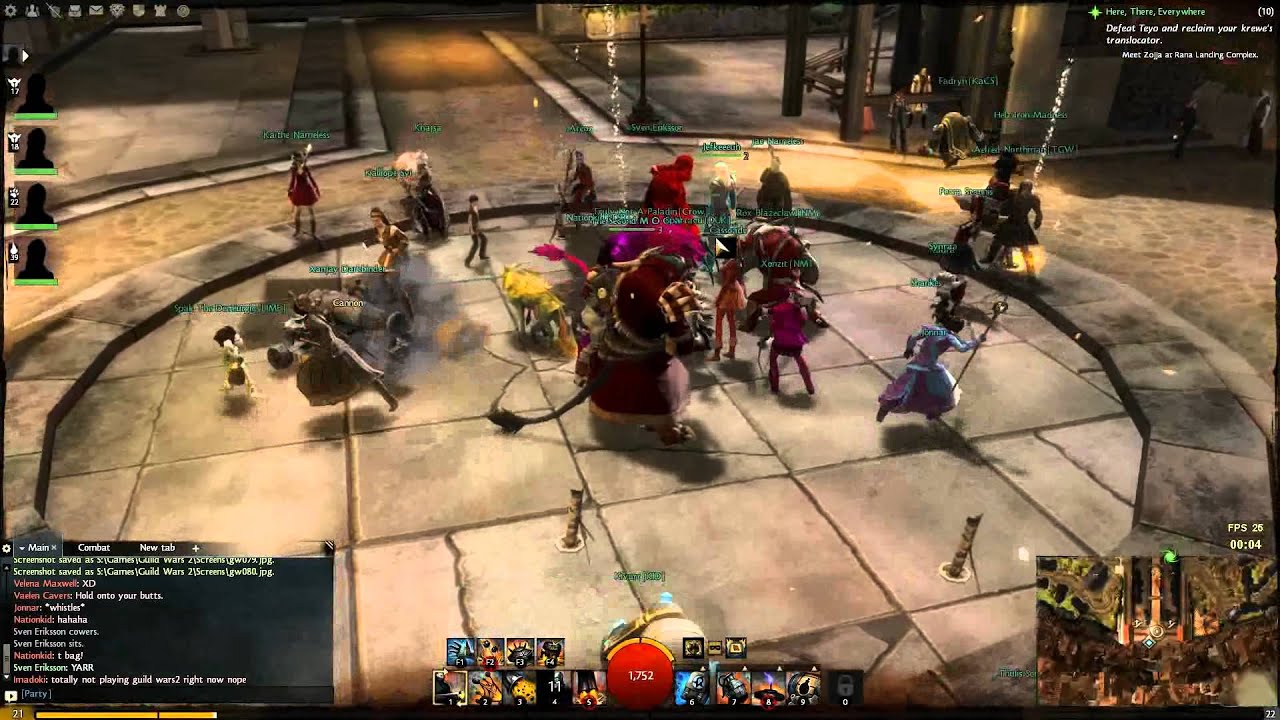Activate the F1 toolbelt skill

coord(461,652)
